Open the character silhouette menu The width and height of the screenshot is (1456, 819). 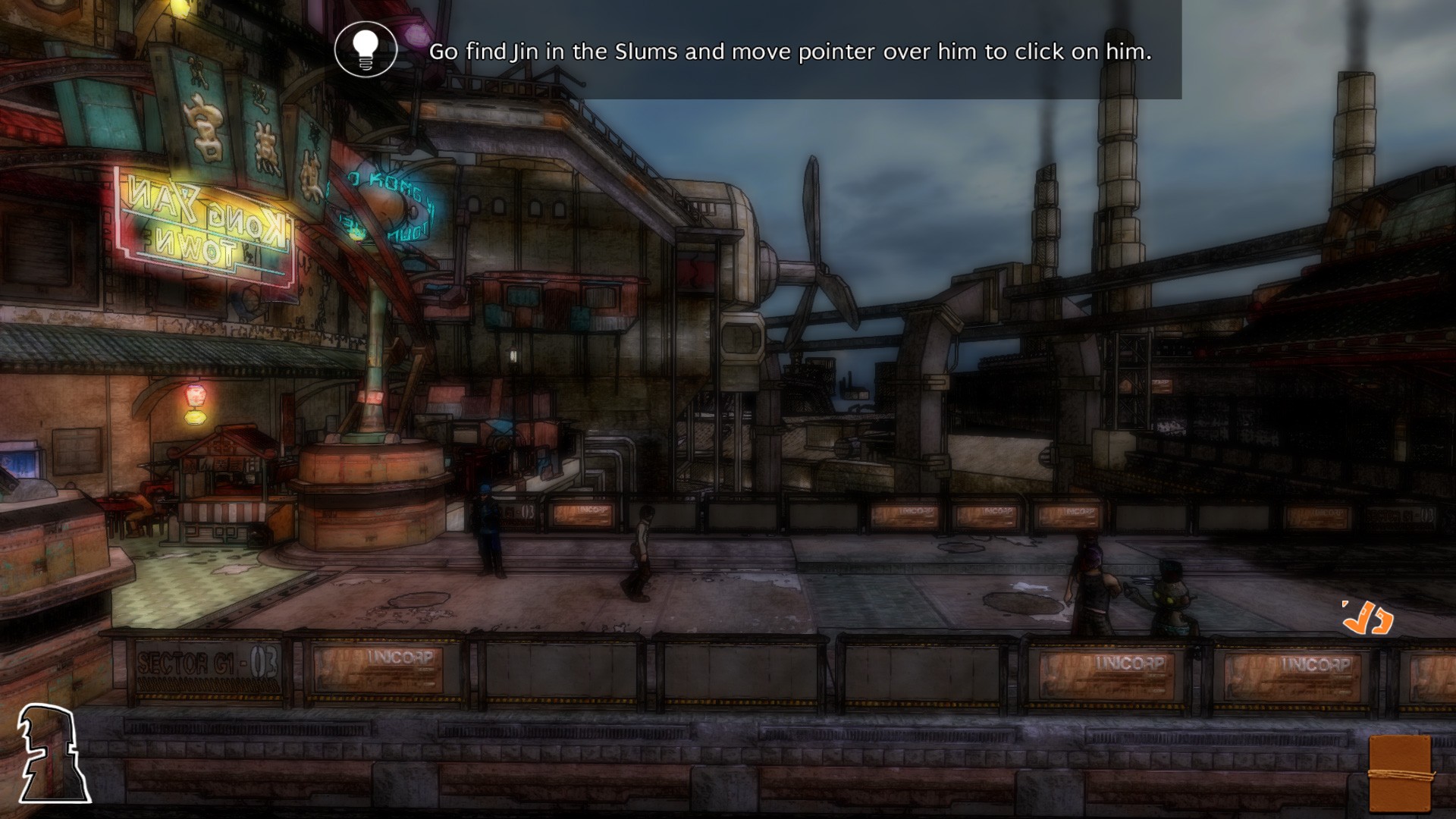coord(52,754)
